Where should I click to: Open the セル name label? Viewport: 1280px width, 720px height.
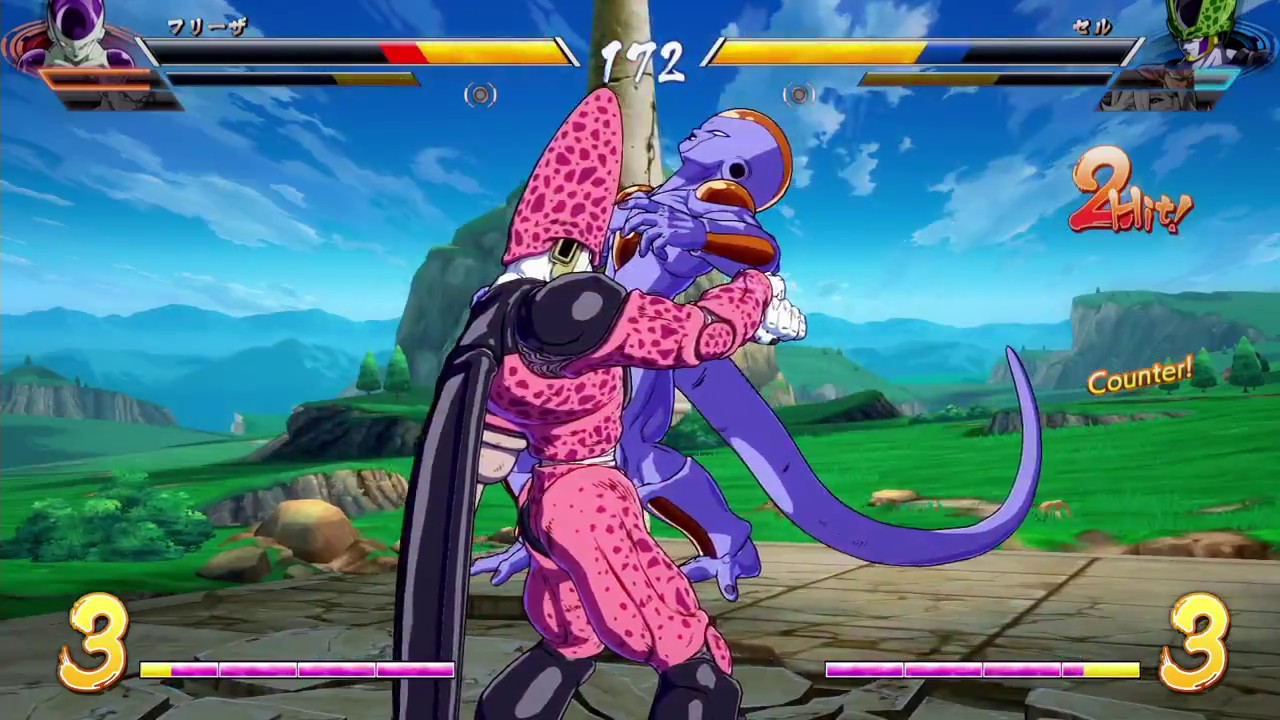pyautogui.click(x=1091, y=28)
